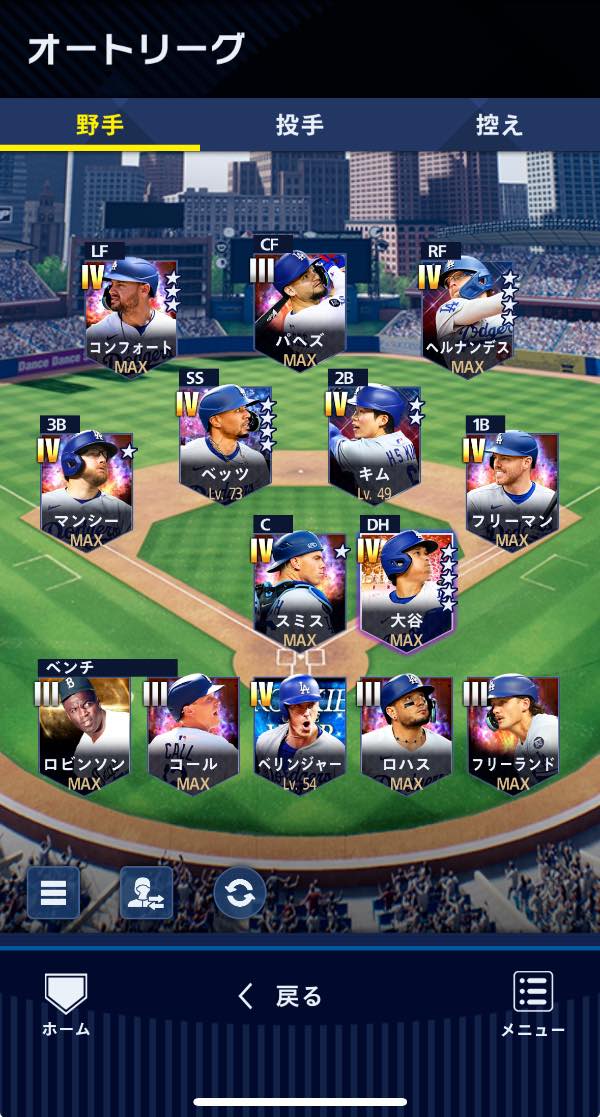
Task: Select the 野手 tab
Action: click(100, 125)
